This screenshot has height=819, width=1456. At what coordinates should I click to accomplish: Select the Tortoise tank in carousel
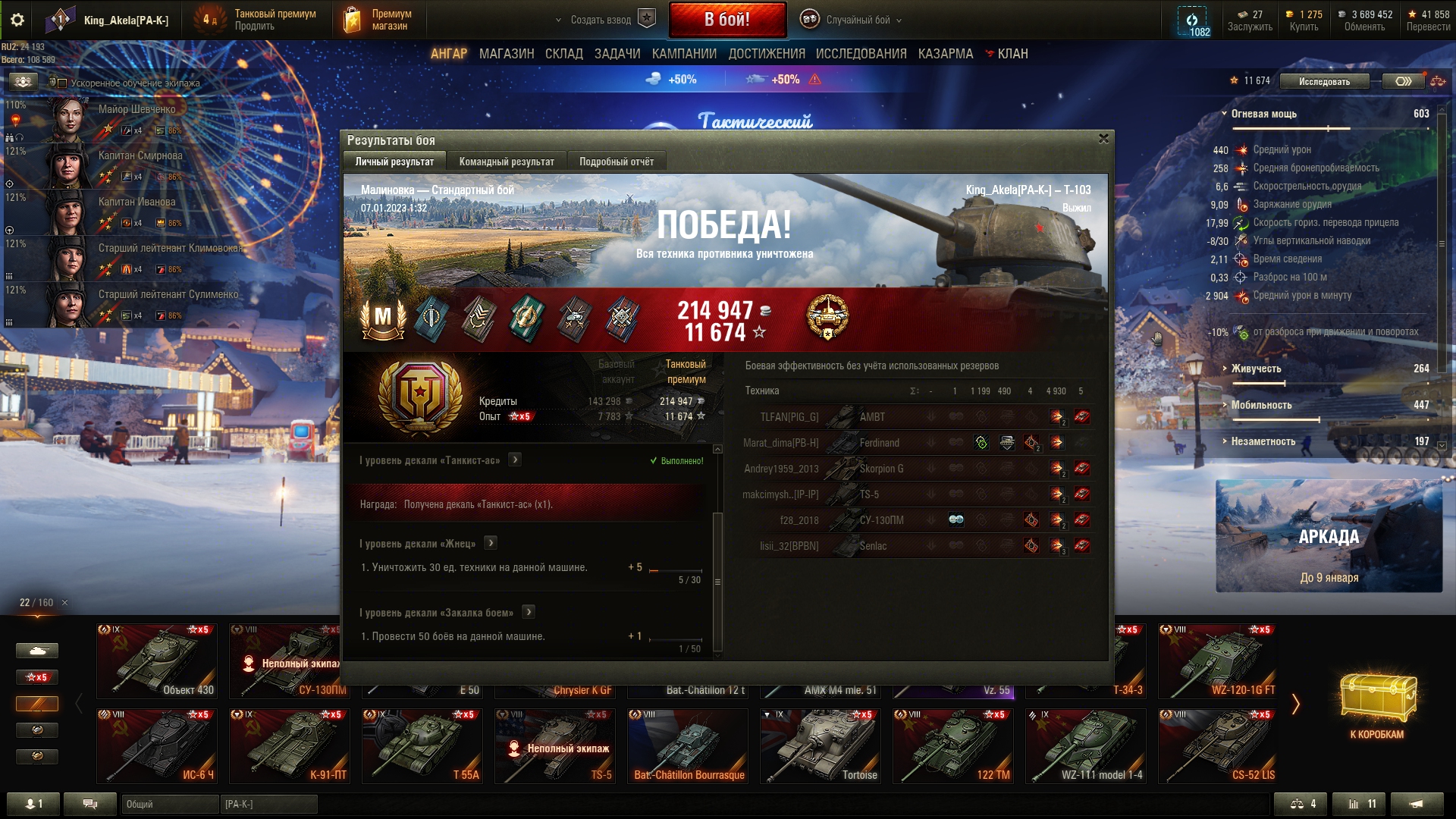[x=820, y=745]
